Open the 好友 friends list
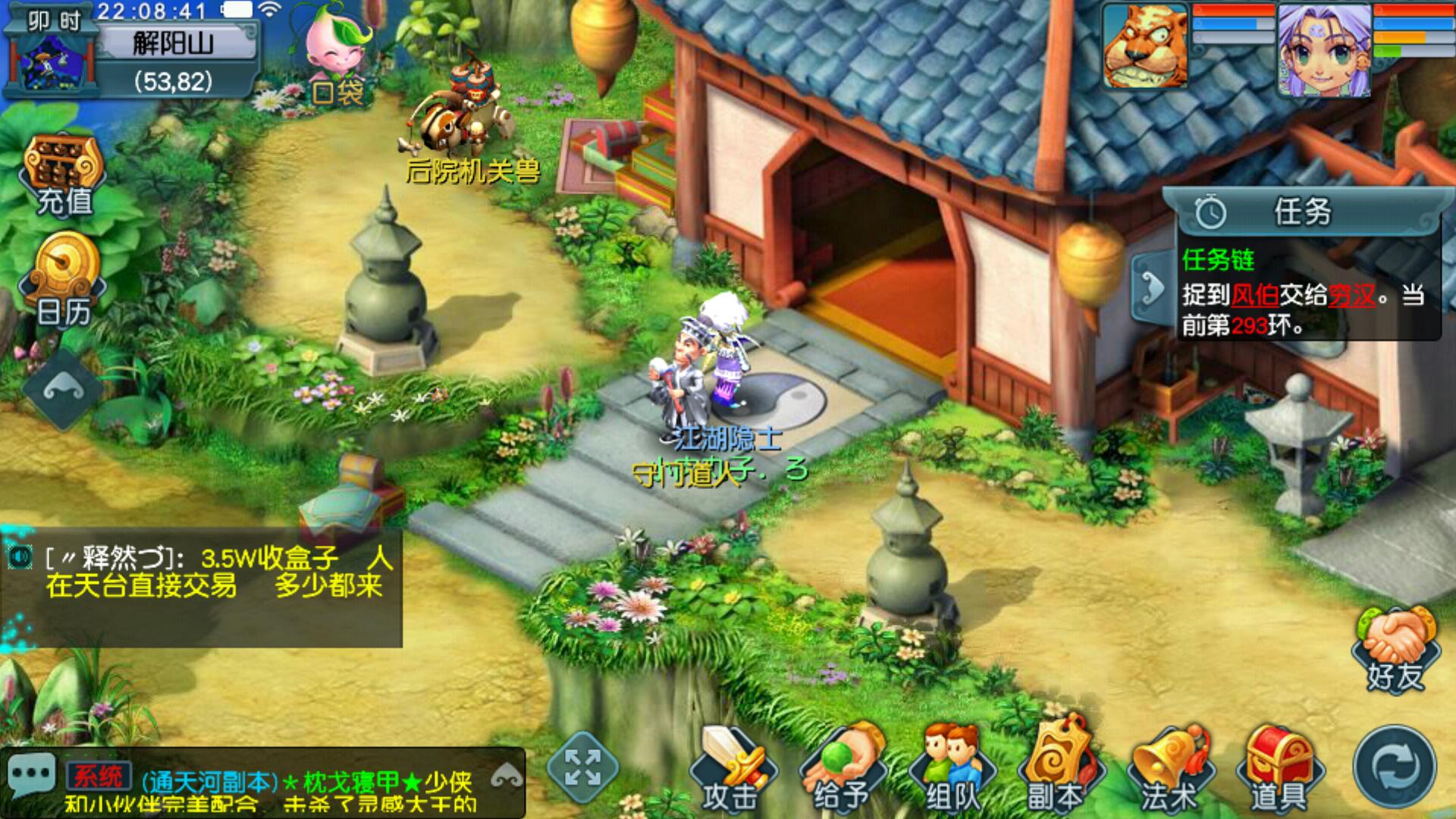This screenshot has width=1456, height=819. click(x=1395, y=651)
